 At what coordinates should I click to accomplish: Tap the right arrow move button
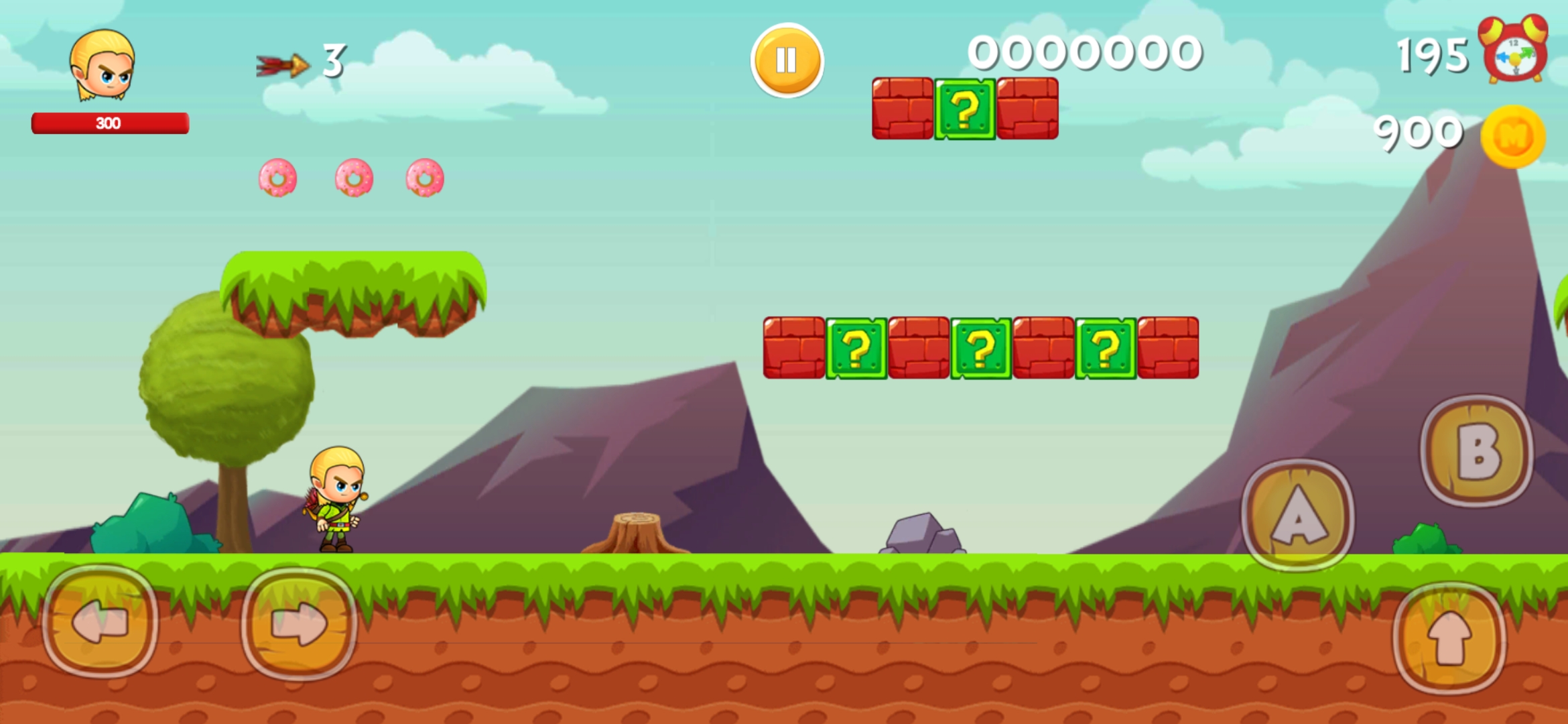click(x=299, y=623)
